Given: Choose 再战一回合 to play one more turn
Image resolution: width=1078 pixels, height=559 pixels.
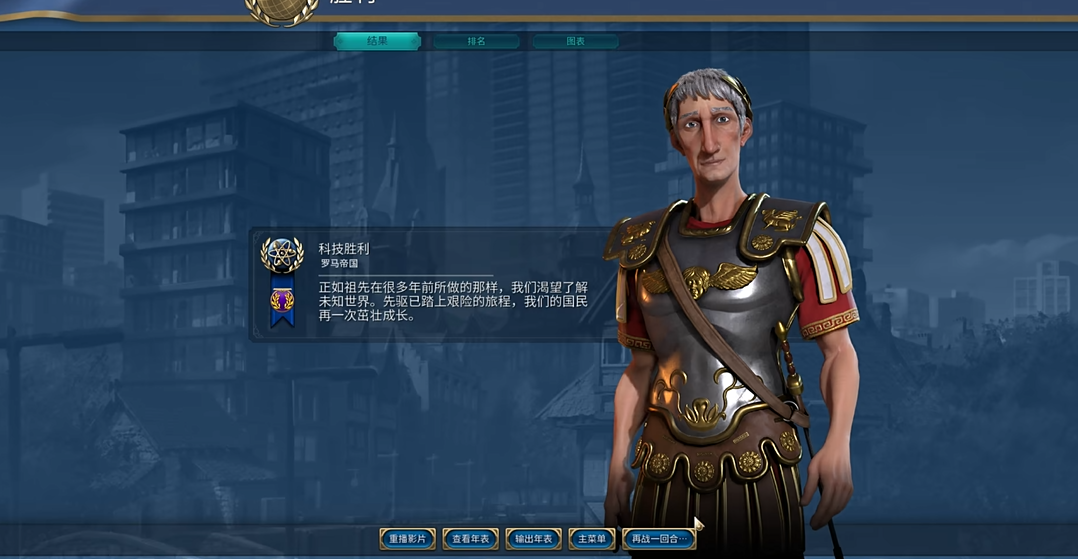Looking at the screenshot, I should click(658, 539).
